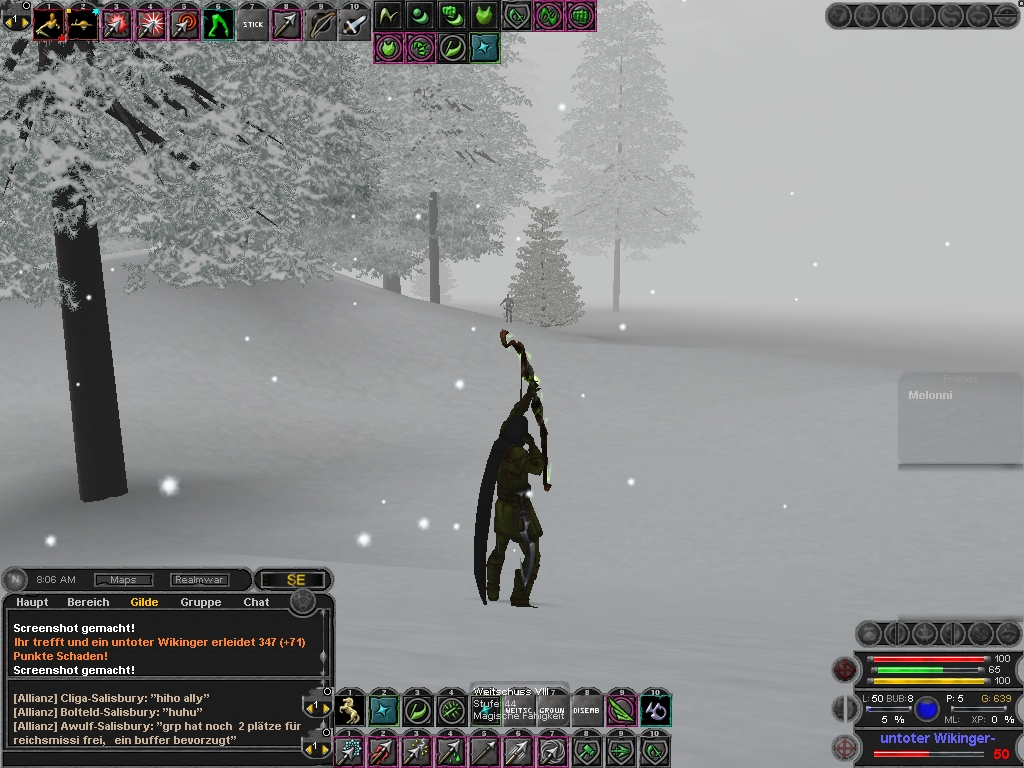Open the Realmwar panel
This screenshot has height=768, width=1024.
click(x=199, y=580)
